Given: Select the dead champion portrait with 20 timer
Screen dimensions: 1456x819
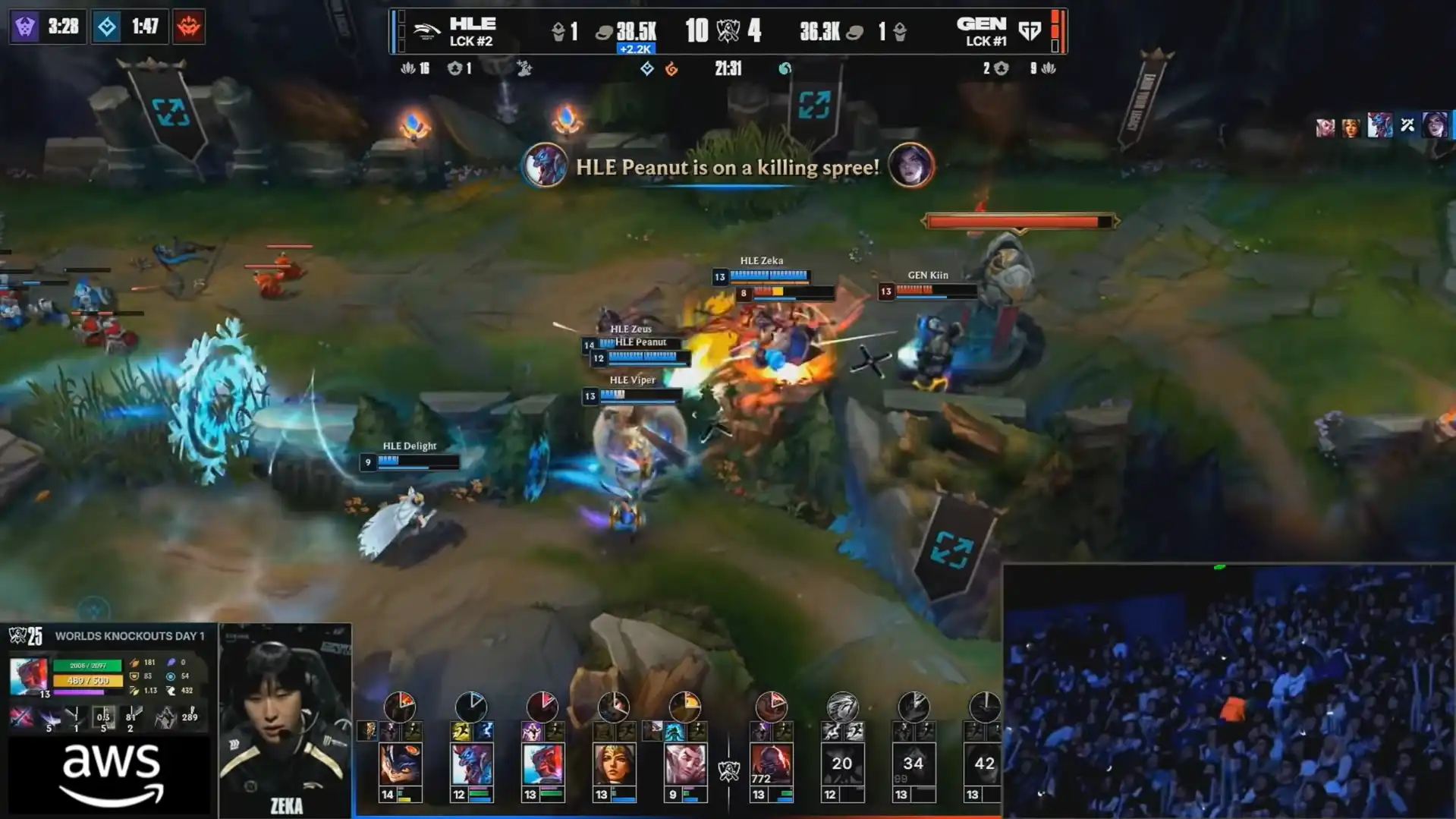Looking at the screenshot, I should pyautogui.click(x=842, y=764).
